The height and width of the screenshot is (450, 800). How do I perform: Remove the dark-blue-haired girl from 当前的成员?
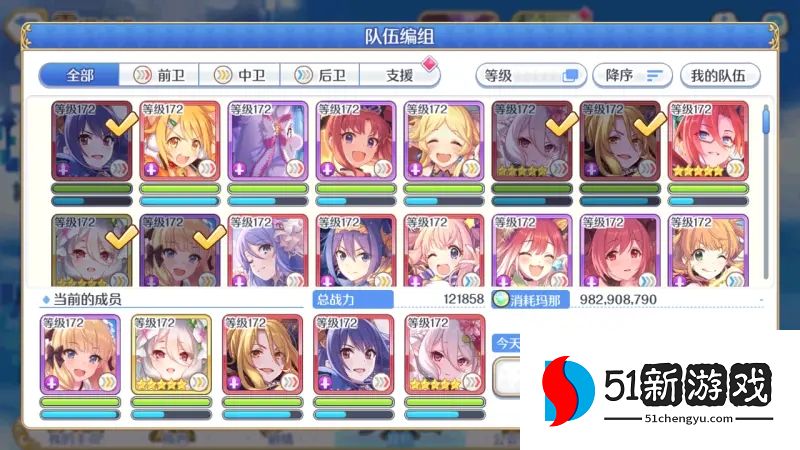tap(354, 353)
